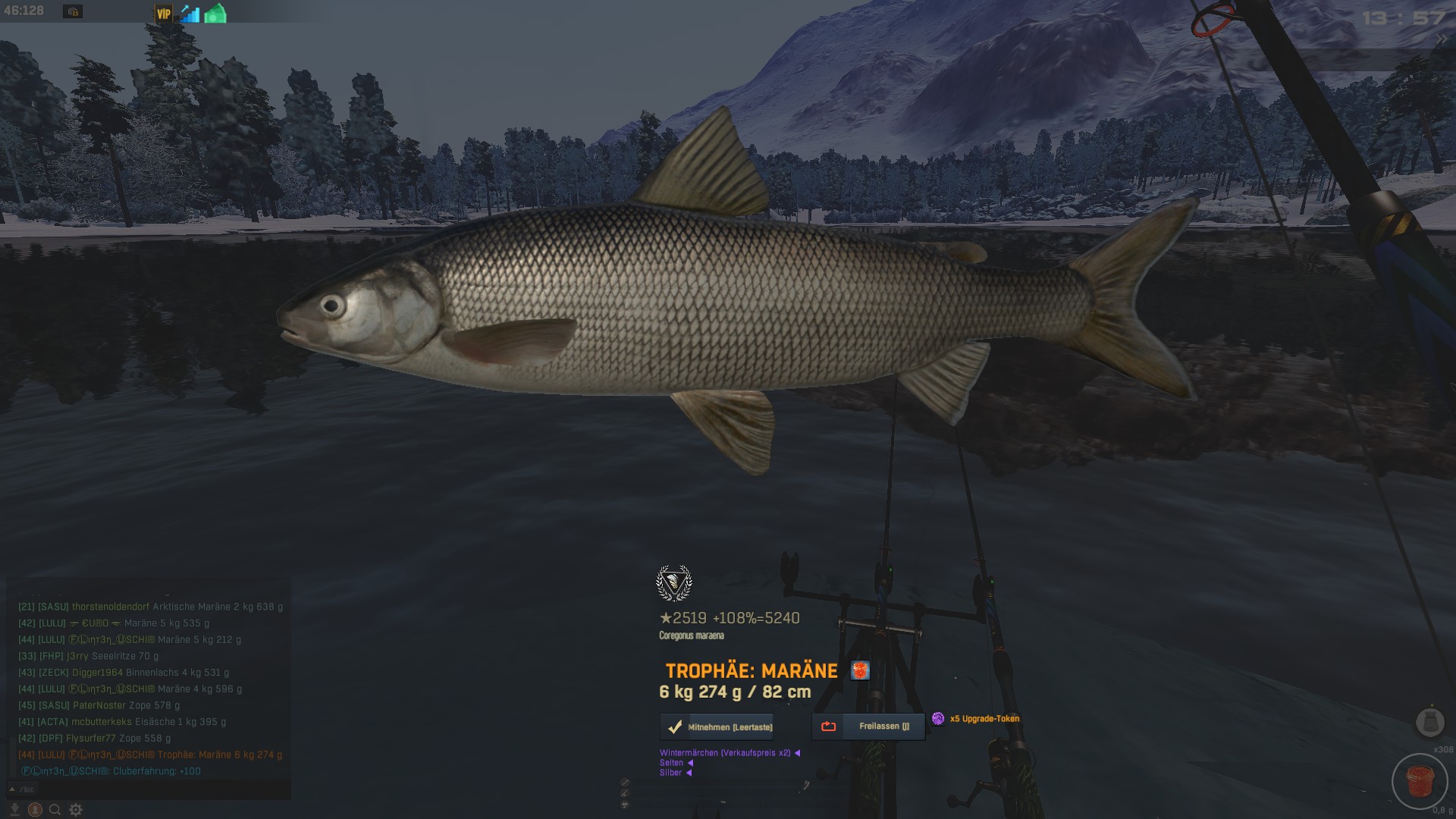Viewport: 1456px width, 819px height.
Task: Focus the chat input field
Action: click(152, 789)
